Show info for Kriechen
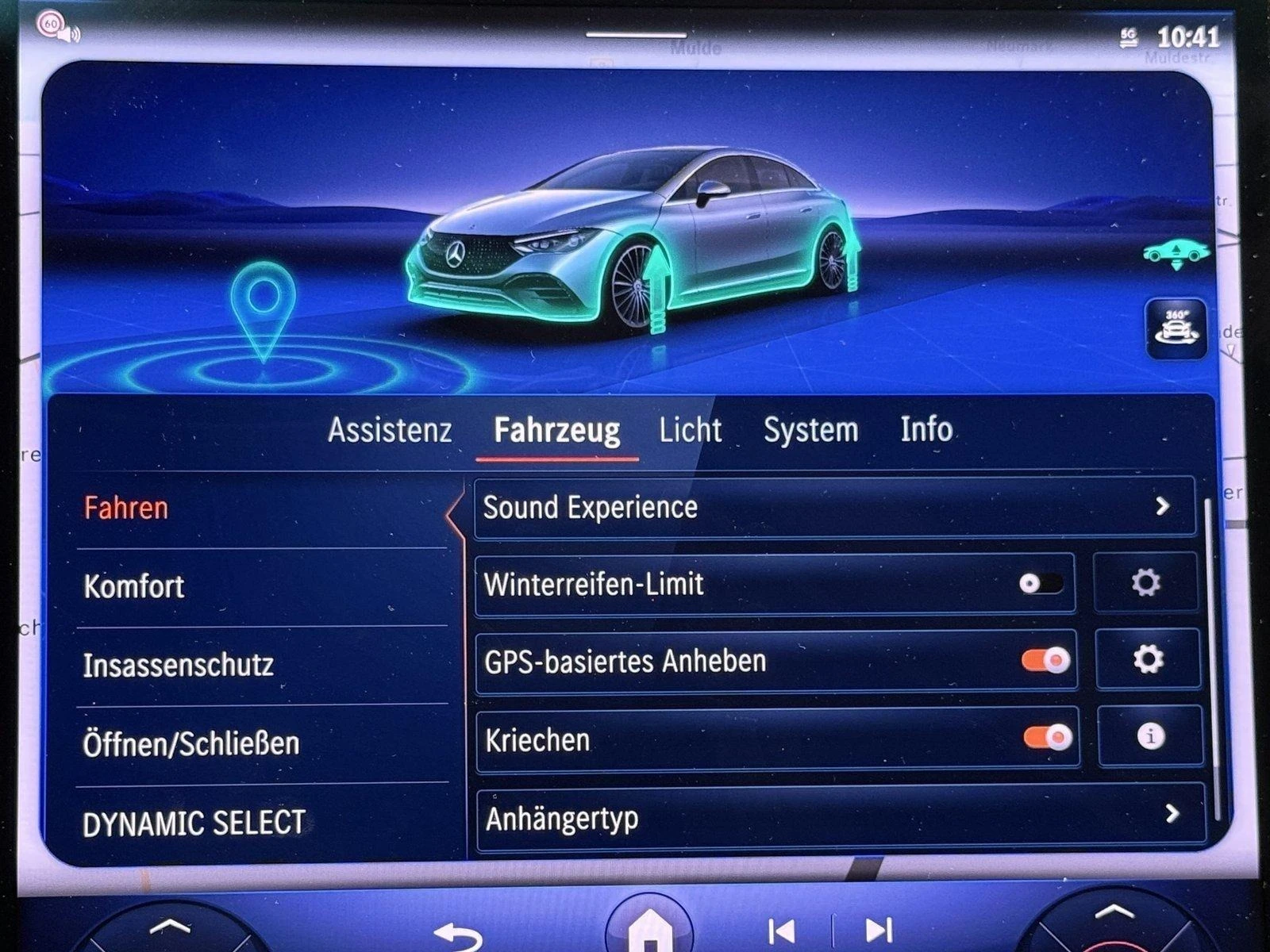This screenshot has width=1270, height=952. [x=1150, y=736]
